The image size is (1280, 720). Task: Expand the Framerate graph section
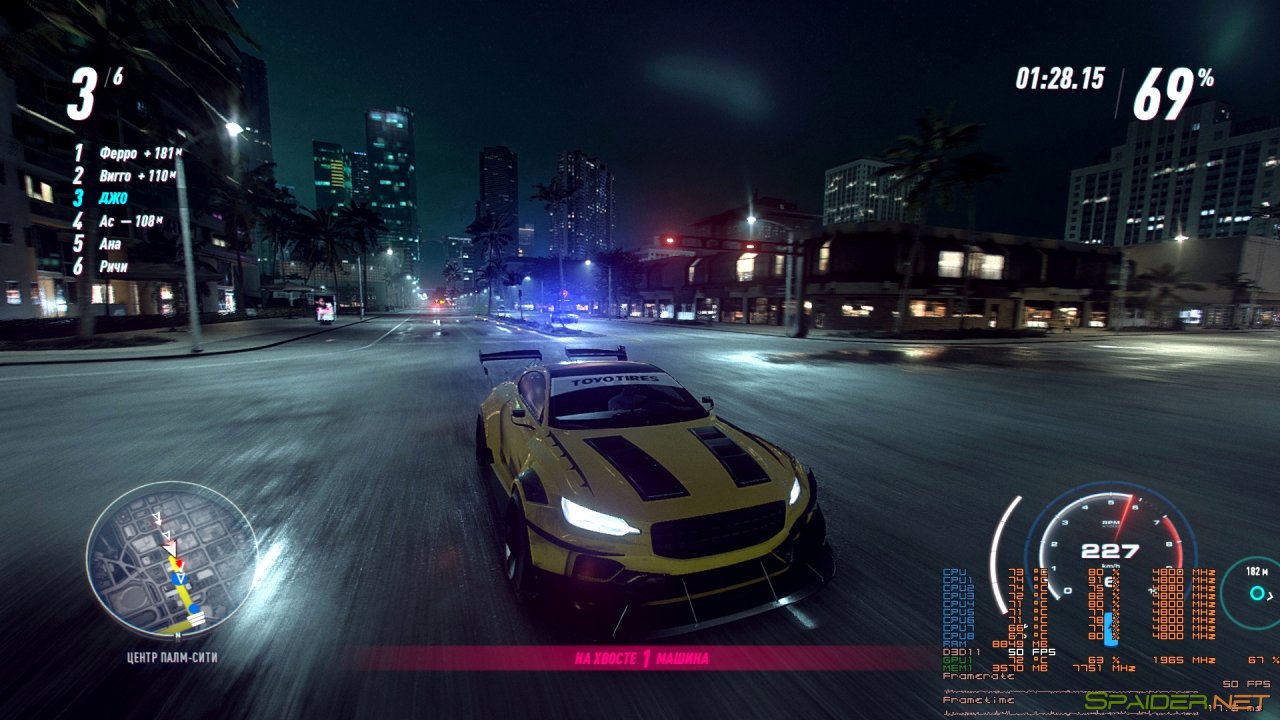[976, 676]
